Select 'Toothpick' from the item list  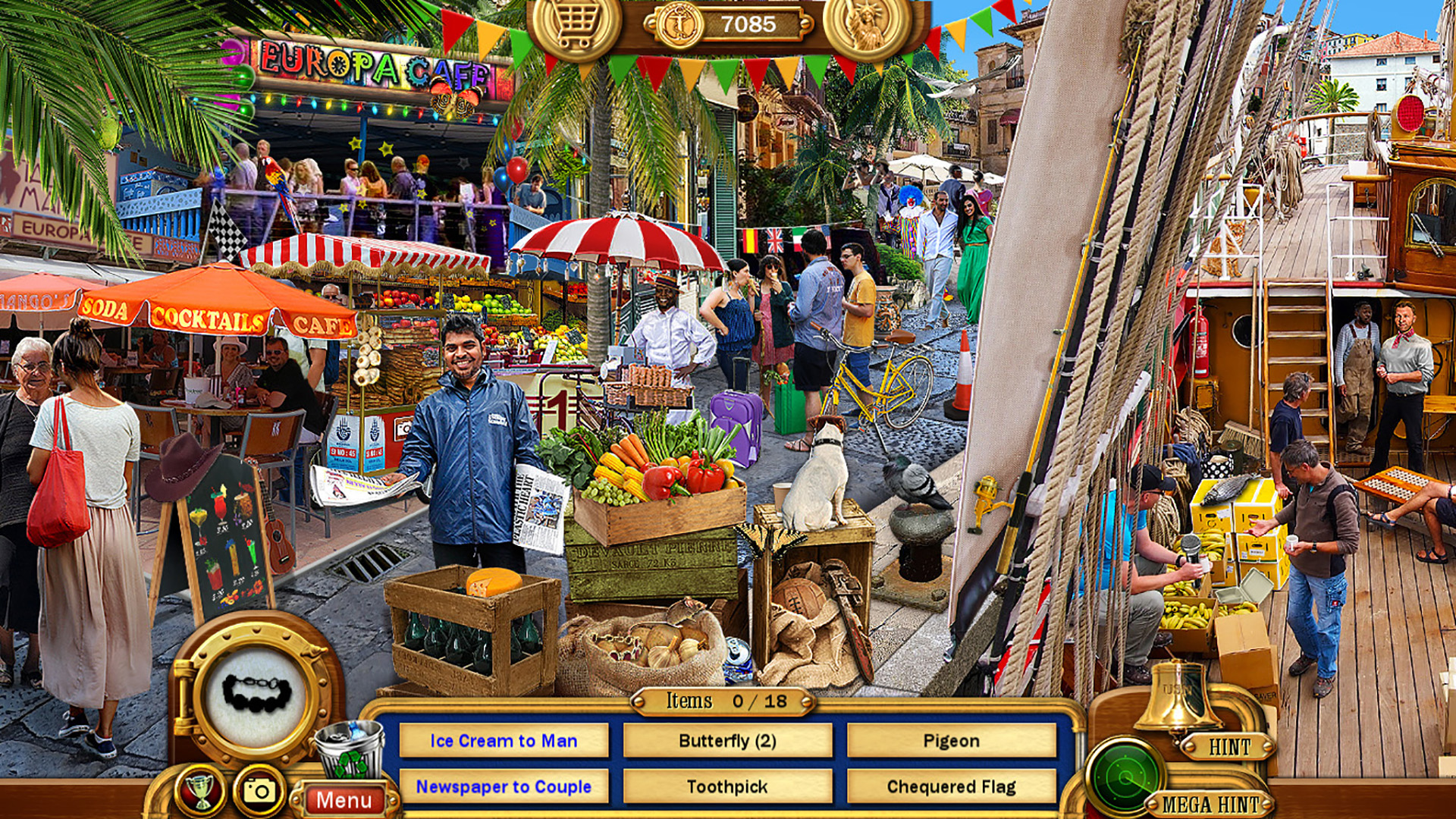click(x=729, y=787)
